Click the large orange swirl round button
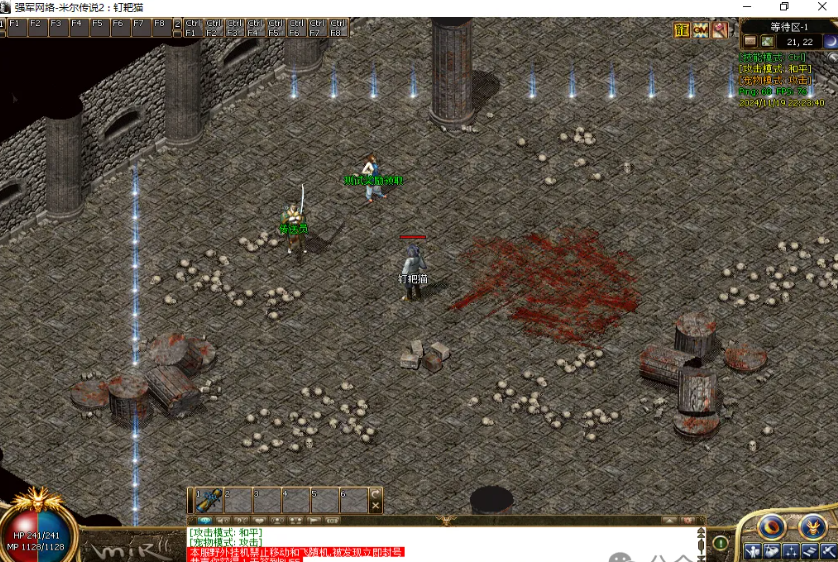 [771, 526]
